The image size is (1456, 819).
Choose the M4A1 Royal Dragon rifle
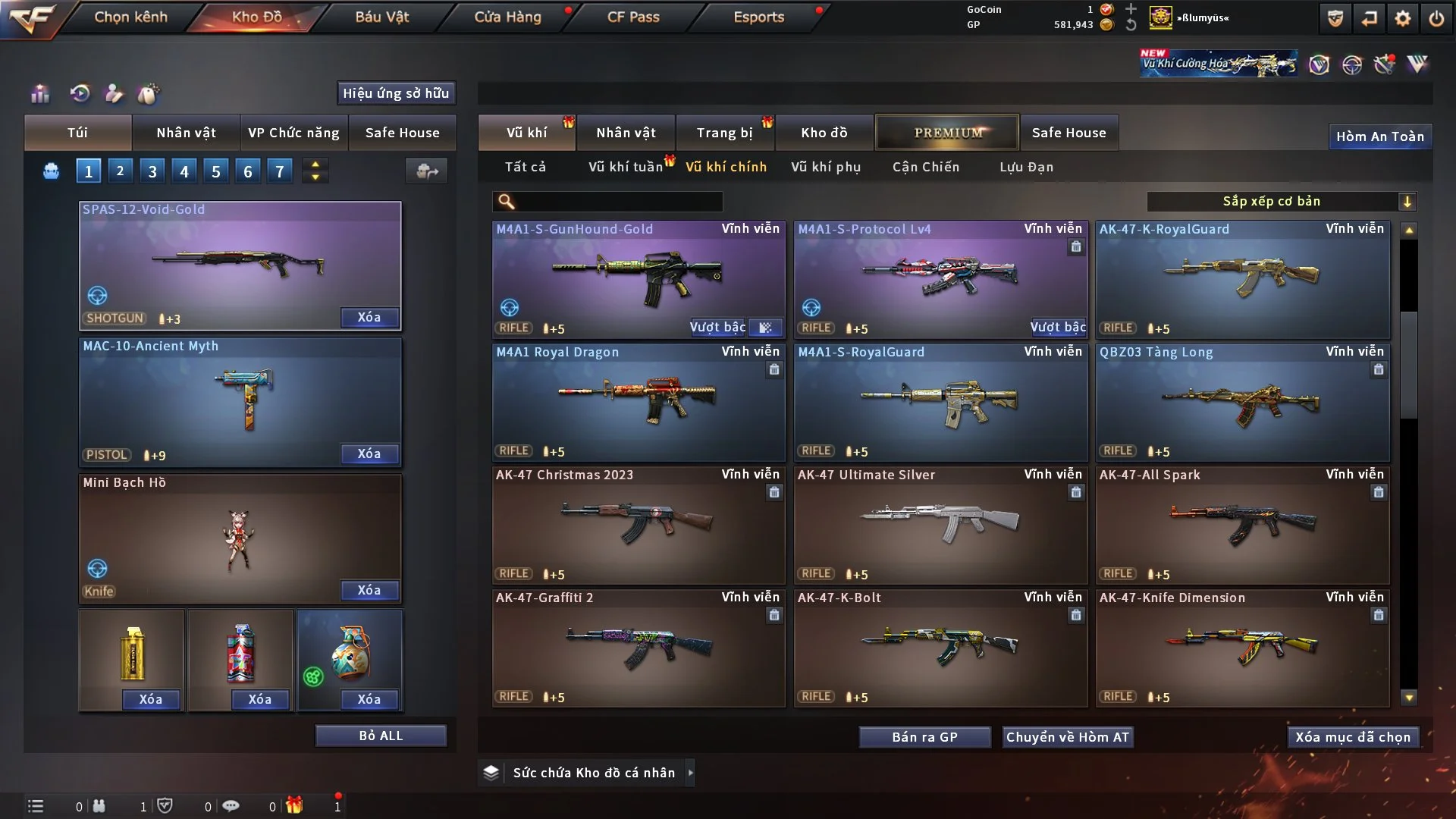coord(638,402)
